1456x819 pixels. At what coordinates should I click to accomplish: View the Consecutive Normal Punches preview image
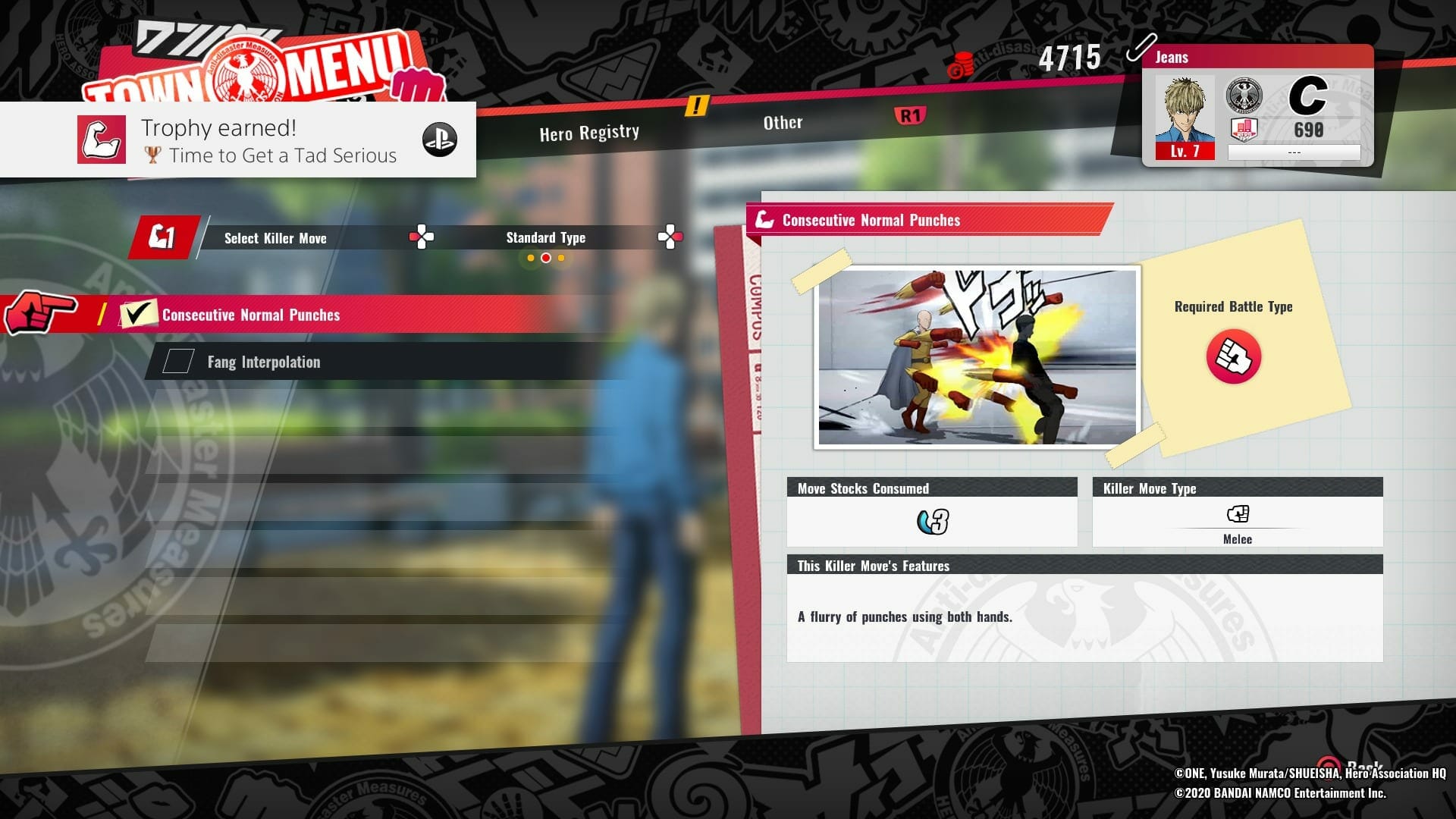pos(977,356)
